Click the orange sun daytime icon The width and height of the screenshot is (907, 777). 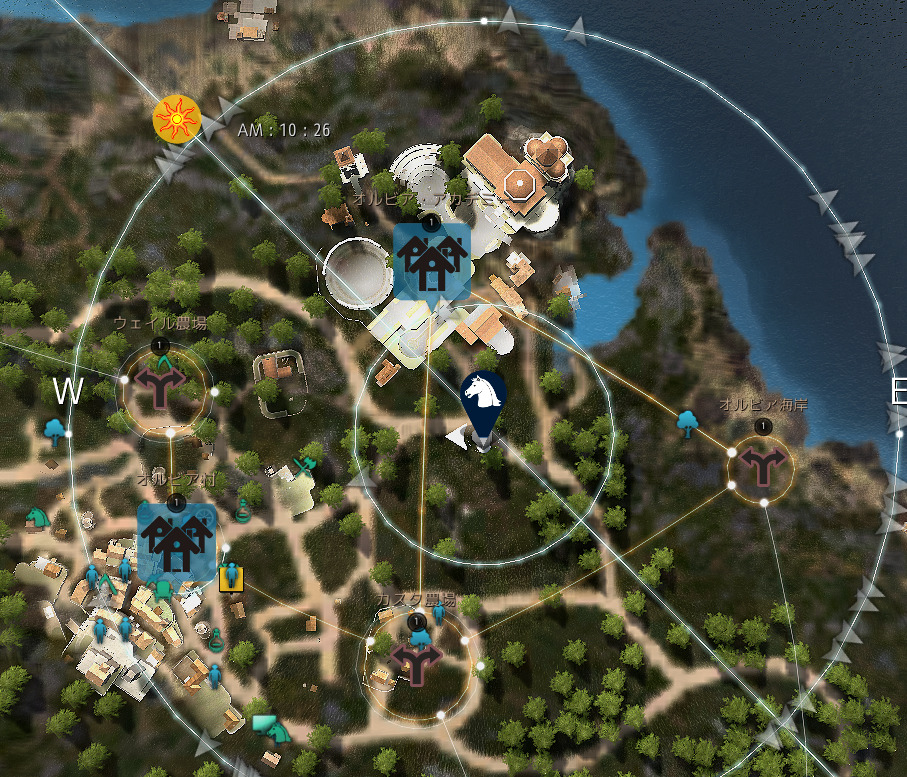click(x=177, y=120)
